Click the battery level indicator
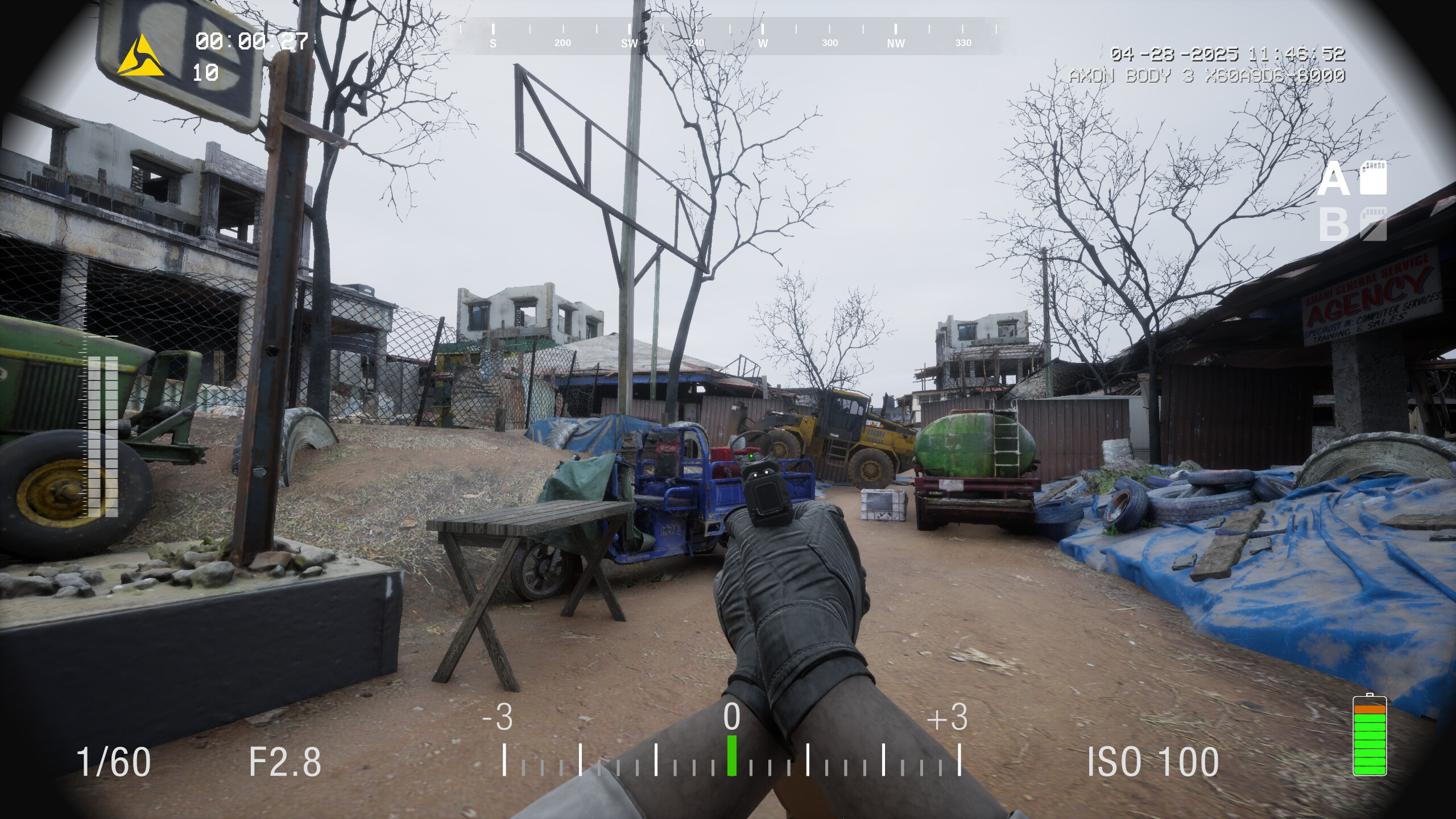 click(1371, 739)
